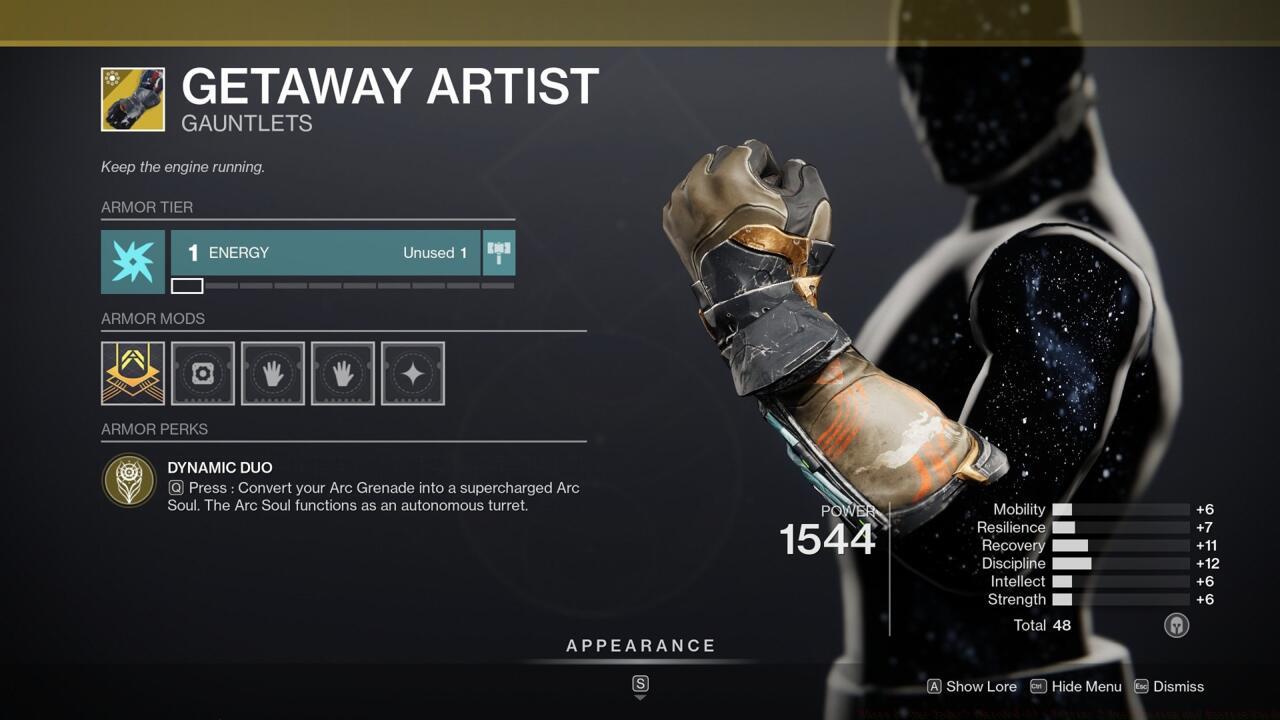
Task: Click the first hand-shaped arms mod socket
Action: point(272,373)
